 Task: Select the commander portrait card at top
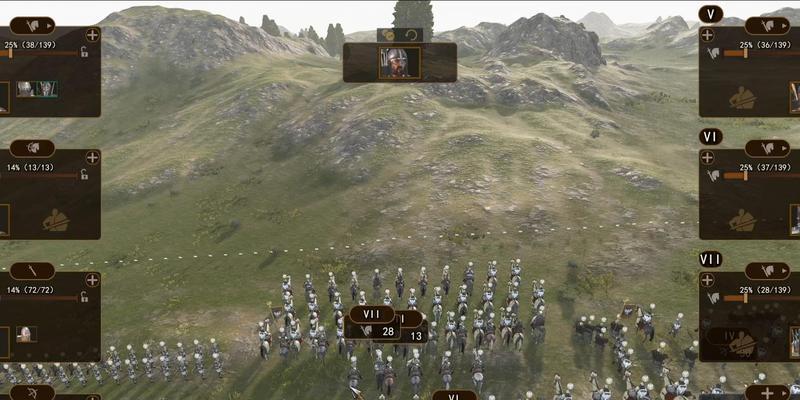tap(399, 62)
